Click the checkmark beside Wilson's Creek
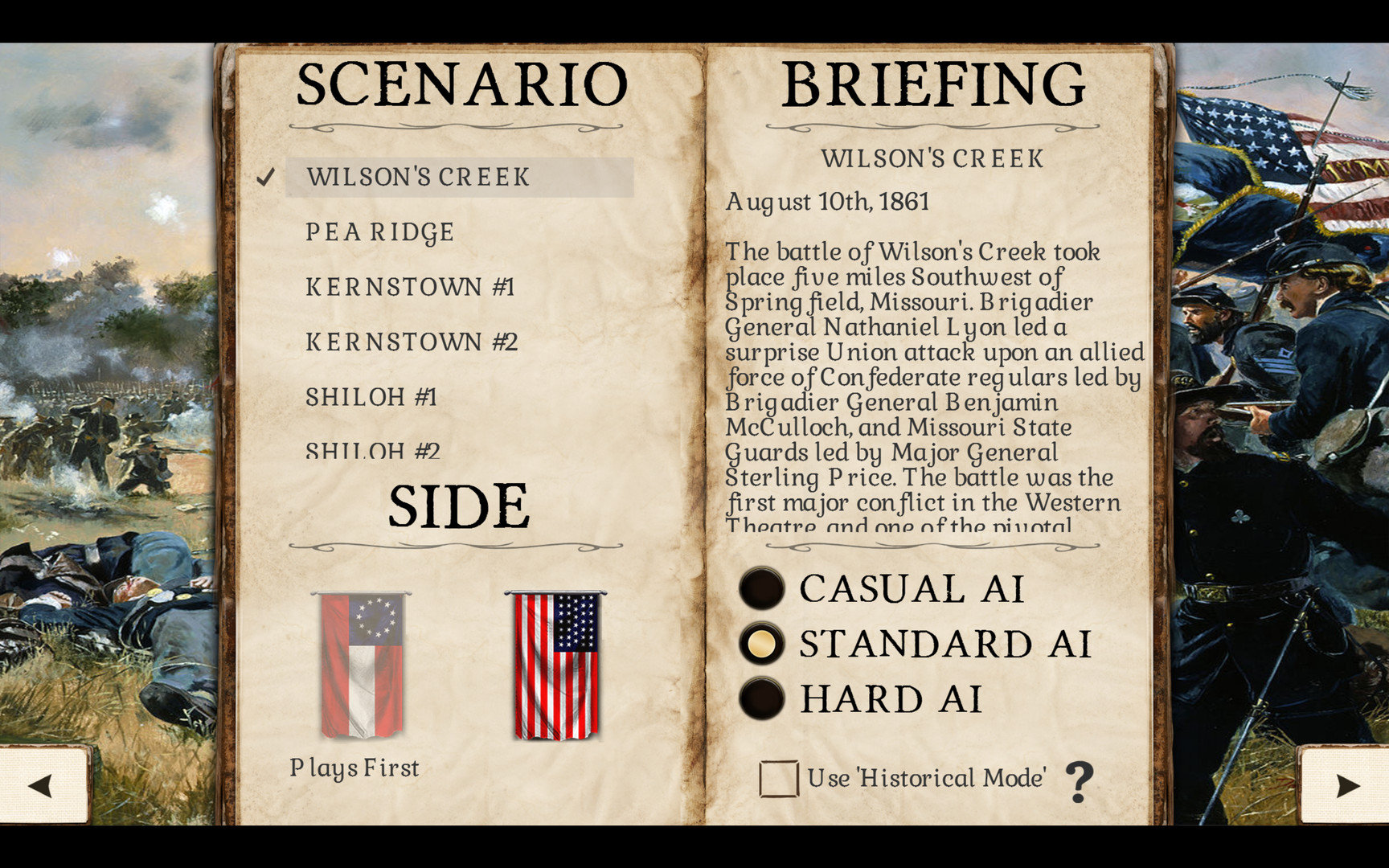The width and height of the screenshot is (1389, 868). pos(266,178)
